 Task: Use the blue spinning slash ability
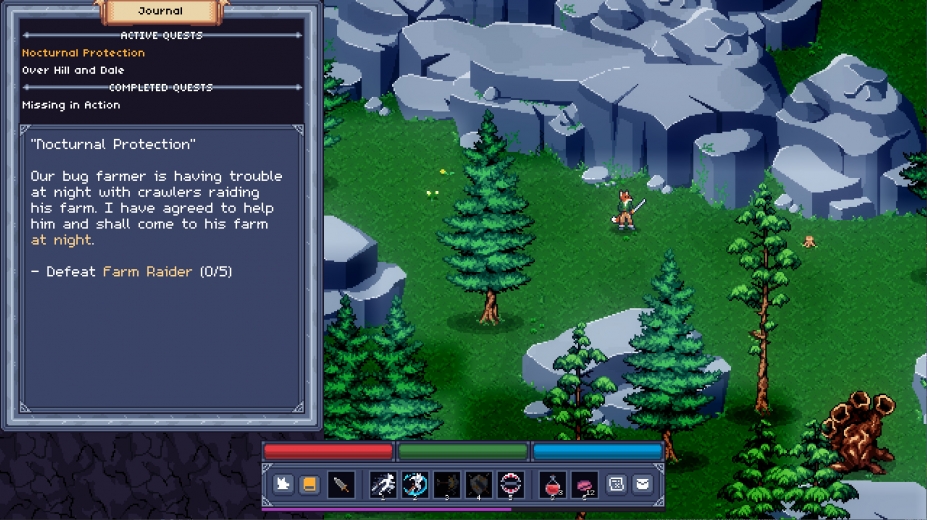pyautogui.click(x=414, y=485)
